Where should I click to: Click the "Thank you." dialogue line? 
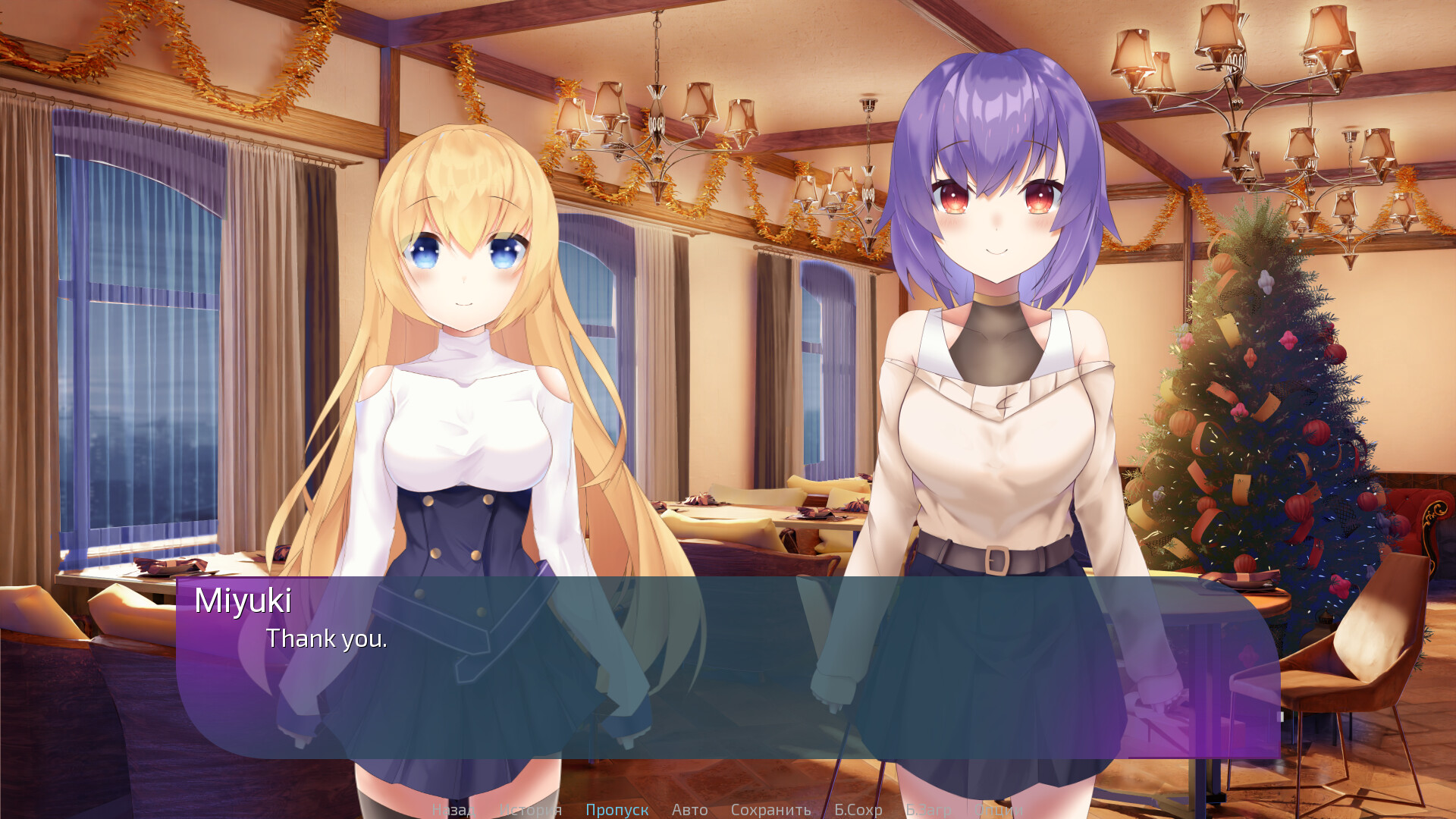(327, 639)
